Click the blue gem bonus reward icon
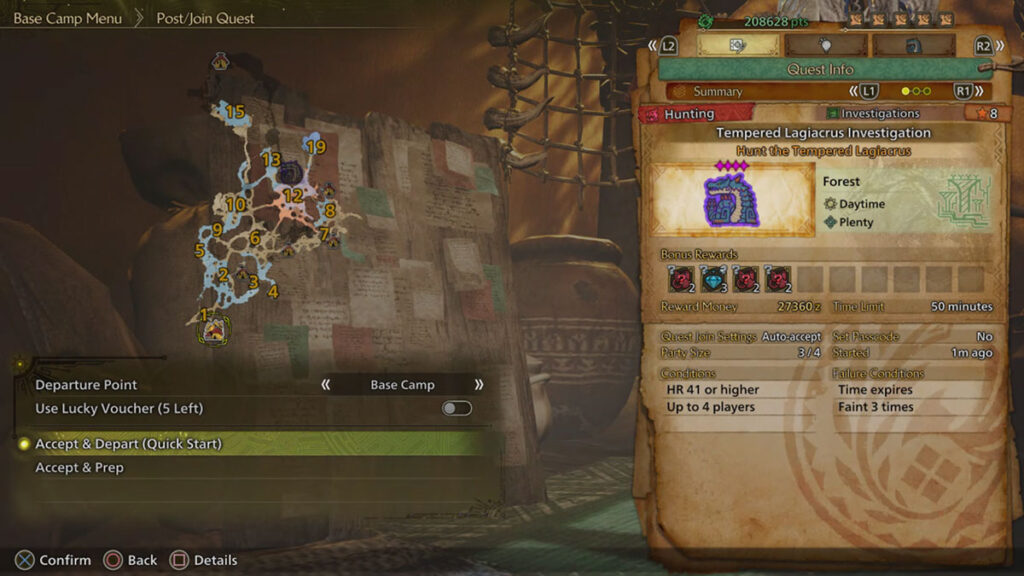Viewport: 1024px width, 576px height. click(713, 278)
